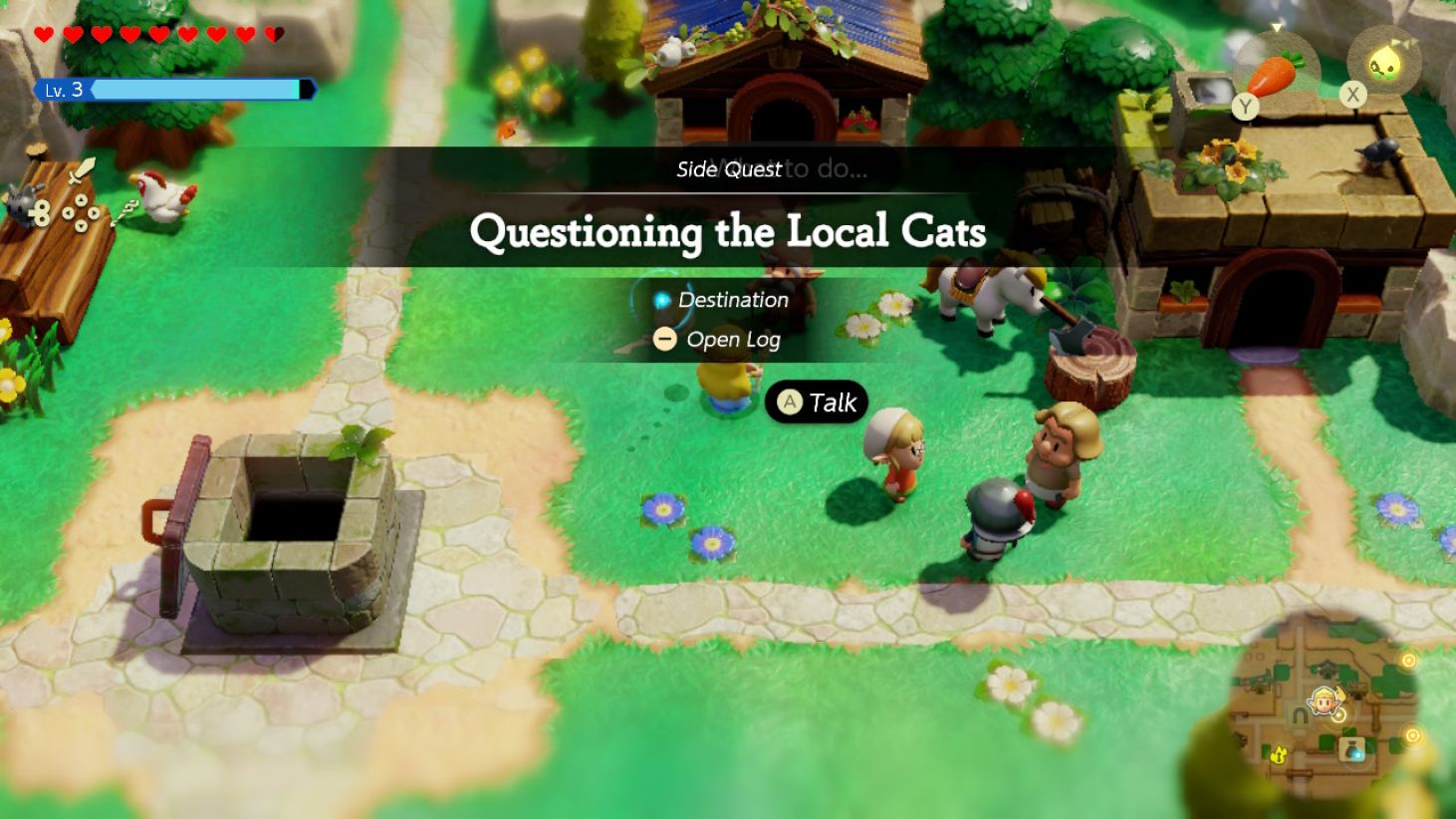Select the yellow fairy fountain icon on the minimap
The width and height of the screenshot is (1456, 819).
(x=1280, y=755)
